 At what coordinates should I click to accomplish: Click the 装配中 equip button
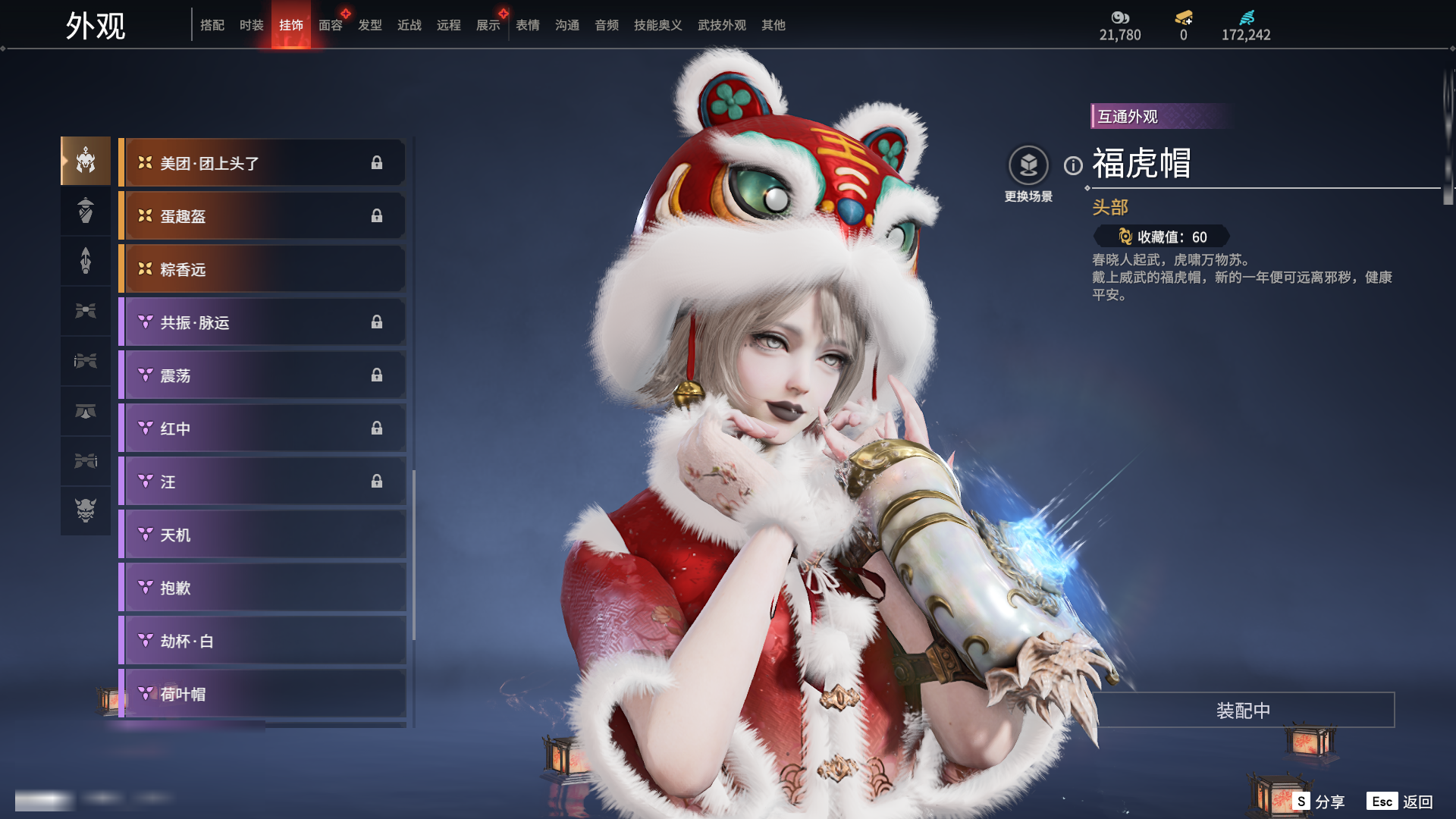click(x=1243, y=711)
